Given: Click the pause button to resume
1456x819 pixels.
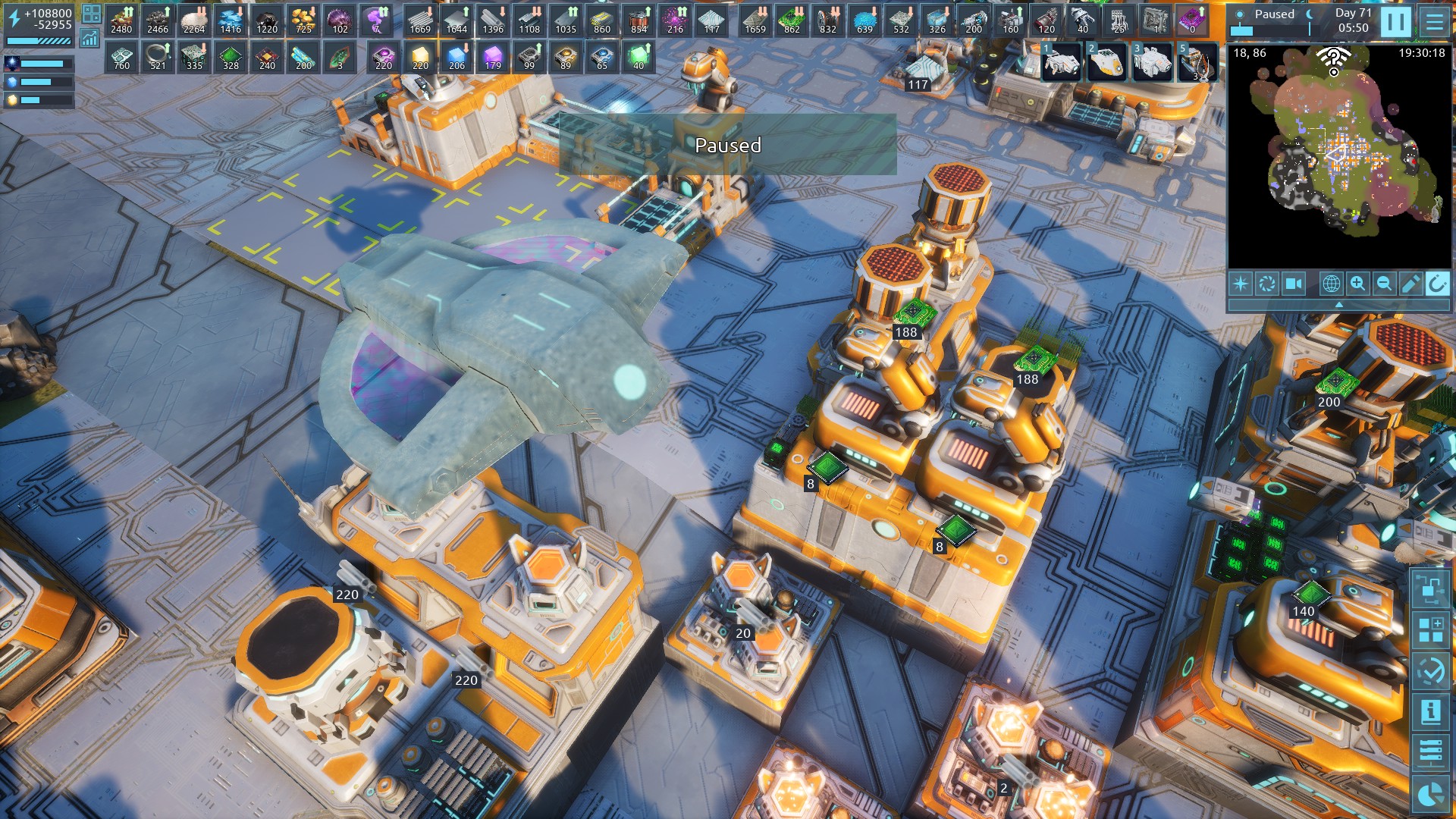Looking at the screenshot, I should (1395, 22).
